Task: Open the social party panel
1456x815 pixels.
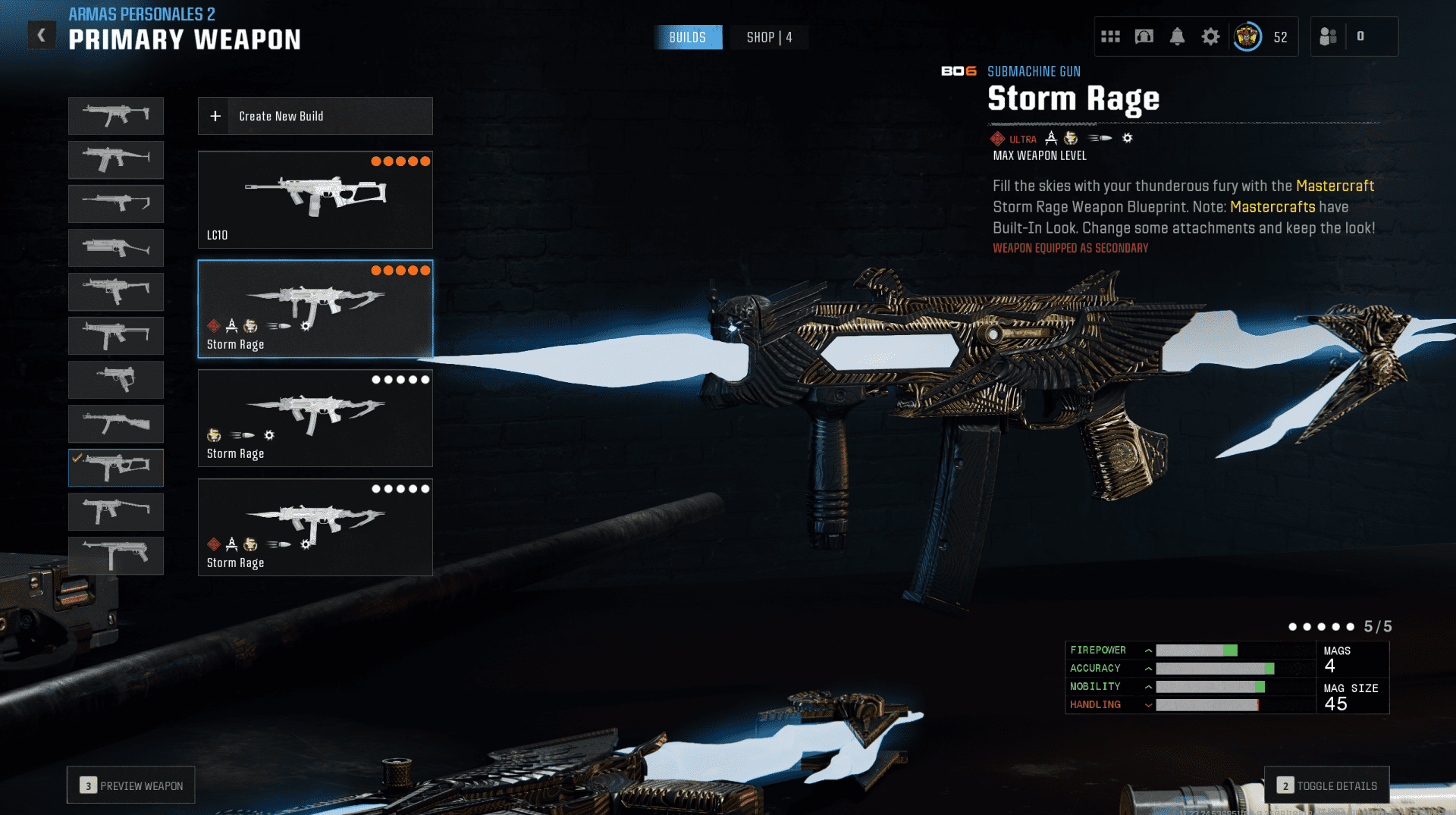Action: (x=1329, y=36)
